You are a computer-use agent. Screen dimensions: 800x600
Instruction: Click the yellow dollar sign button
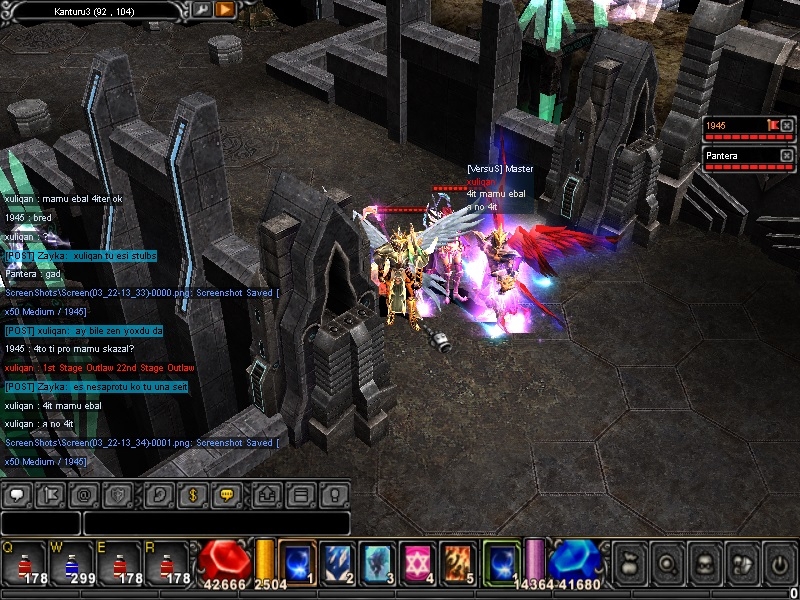[192, 494]
